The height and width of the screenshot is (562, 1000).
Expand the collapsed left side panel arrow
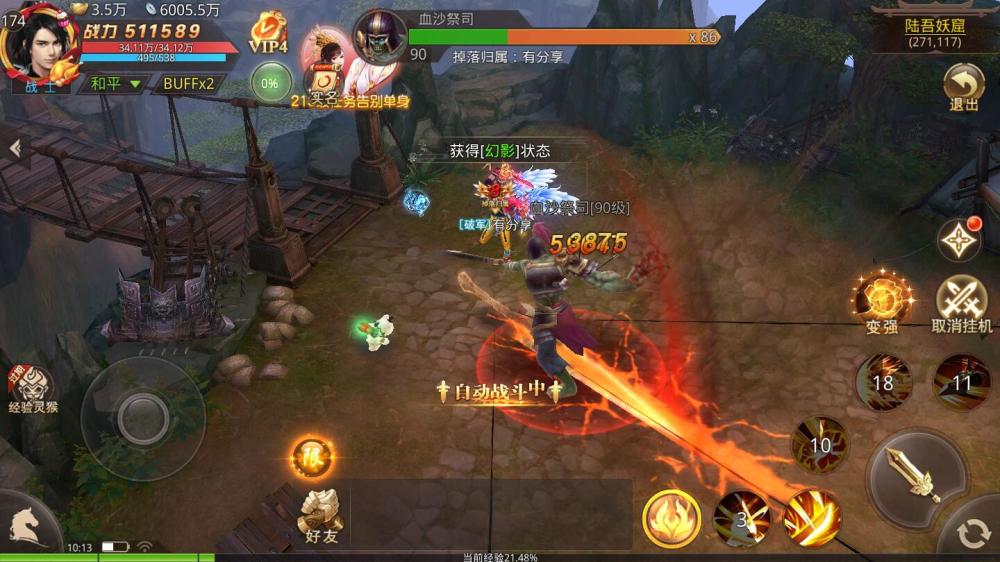point(14,148)
